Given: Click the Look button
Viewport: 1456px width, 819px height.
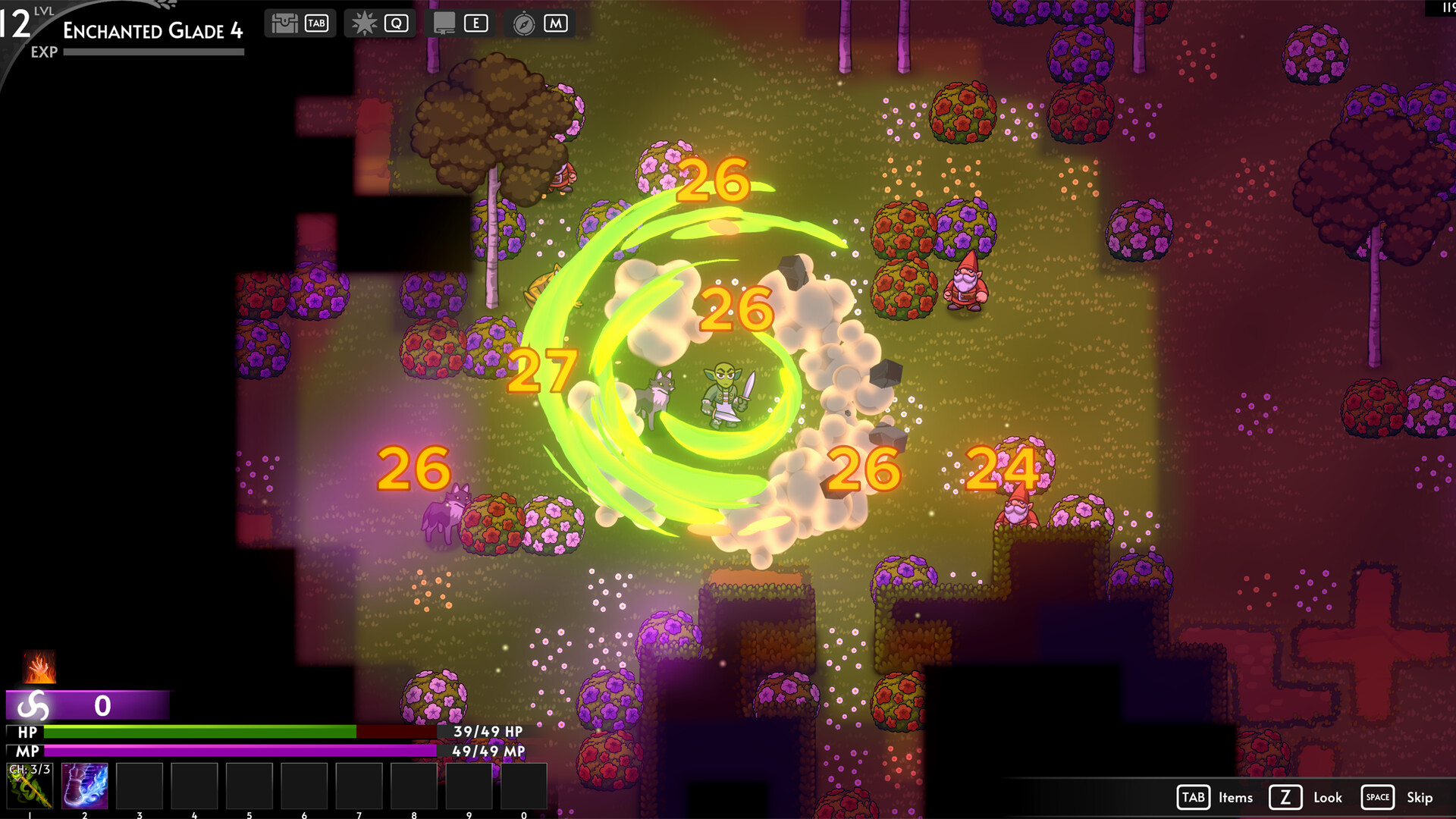Looking at the screenshot, I should click(x=1328, y=798).
